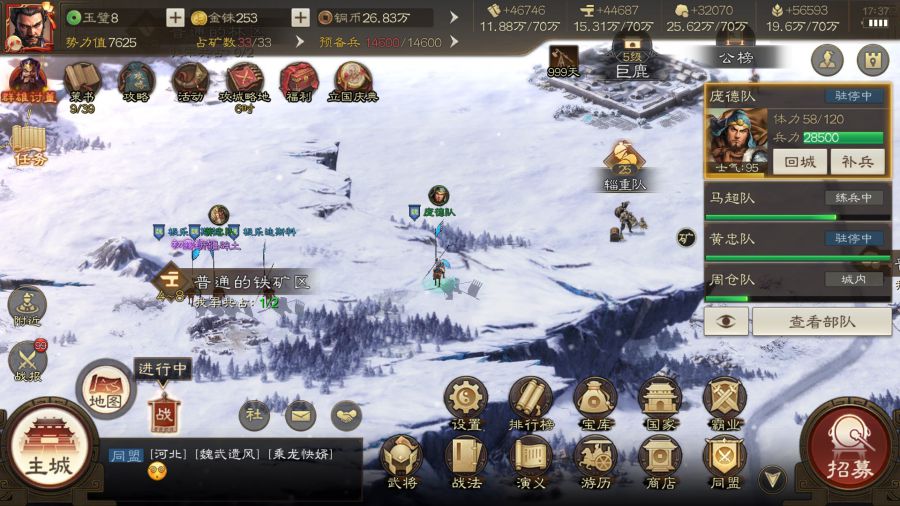900x506 pixels.
Task: Click 查看部队 to view troops
Action: point(821,321)
